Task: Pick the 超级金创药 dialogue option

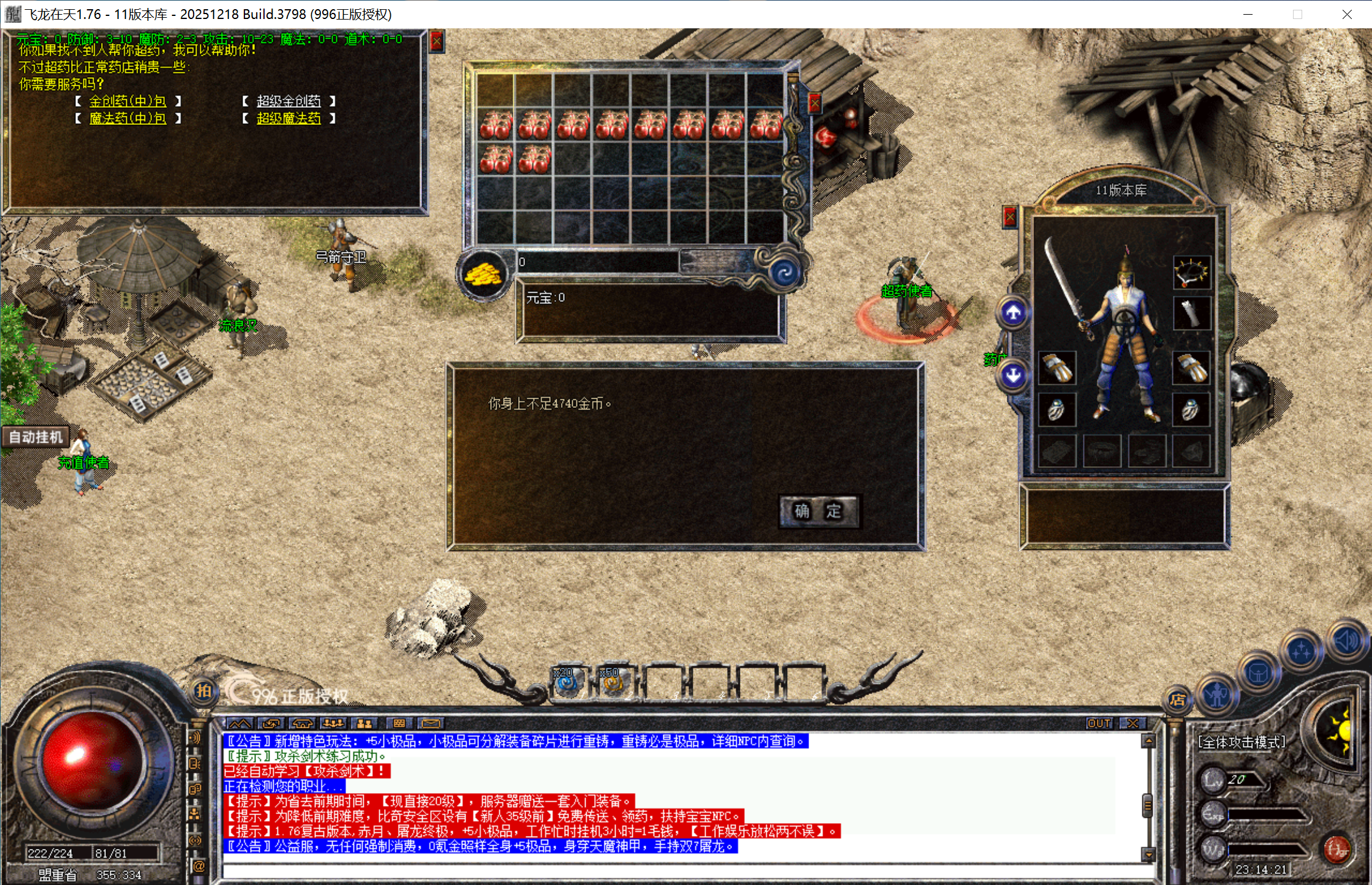Action: pyautogui.click(x=288, y=101)
